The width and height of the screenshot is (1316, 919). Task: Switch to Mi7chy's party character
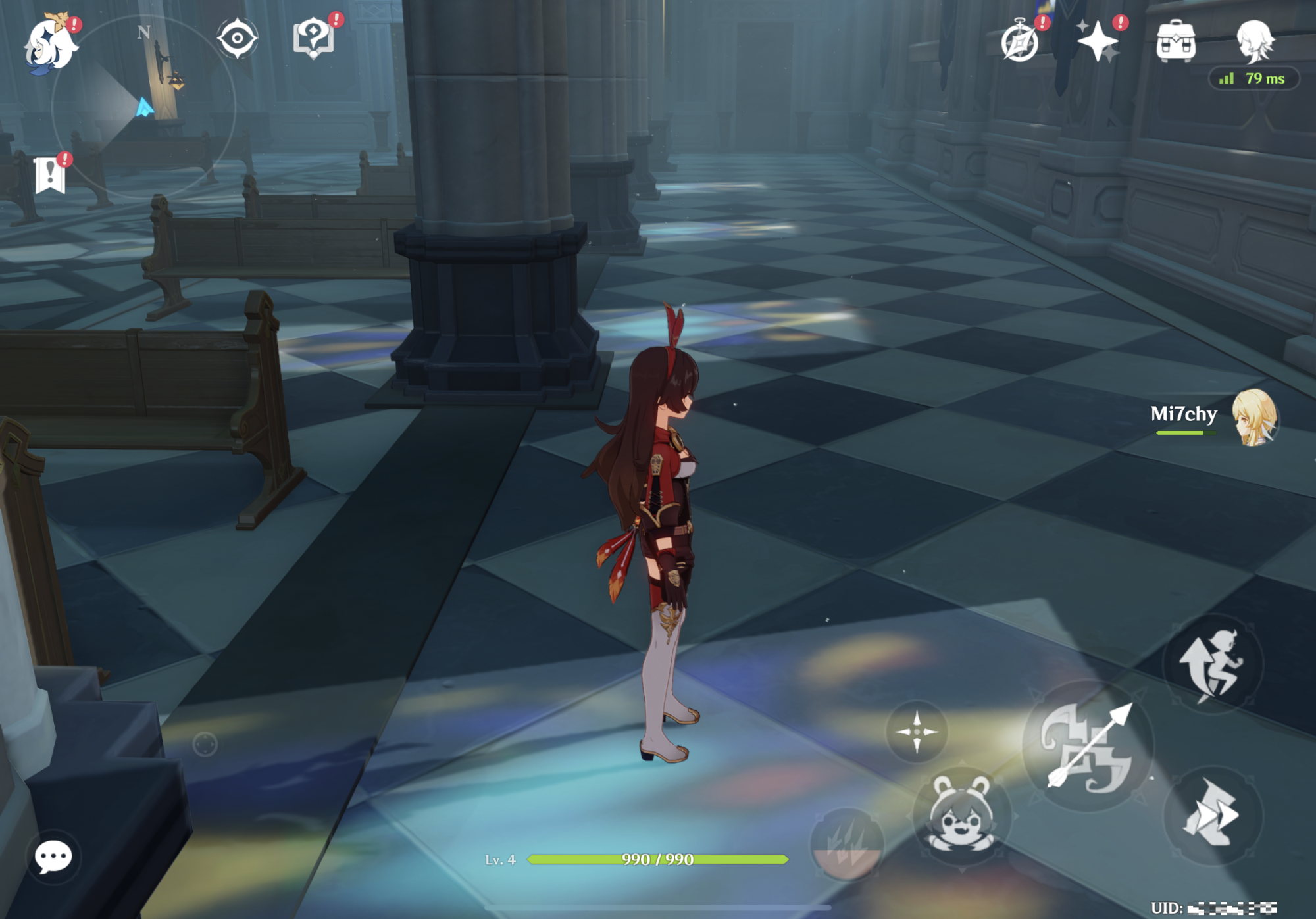[1253, 417]
